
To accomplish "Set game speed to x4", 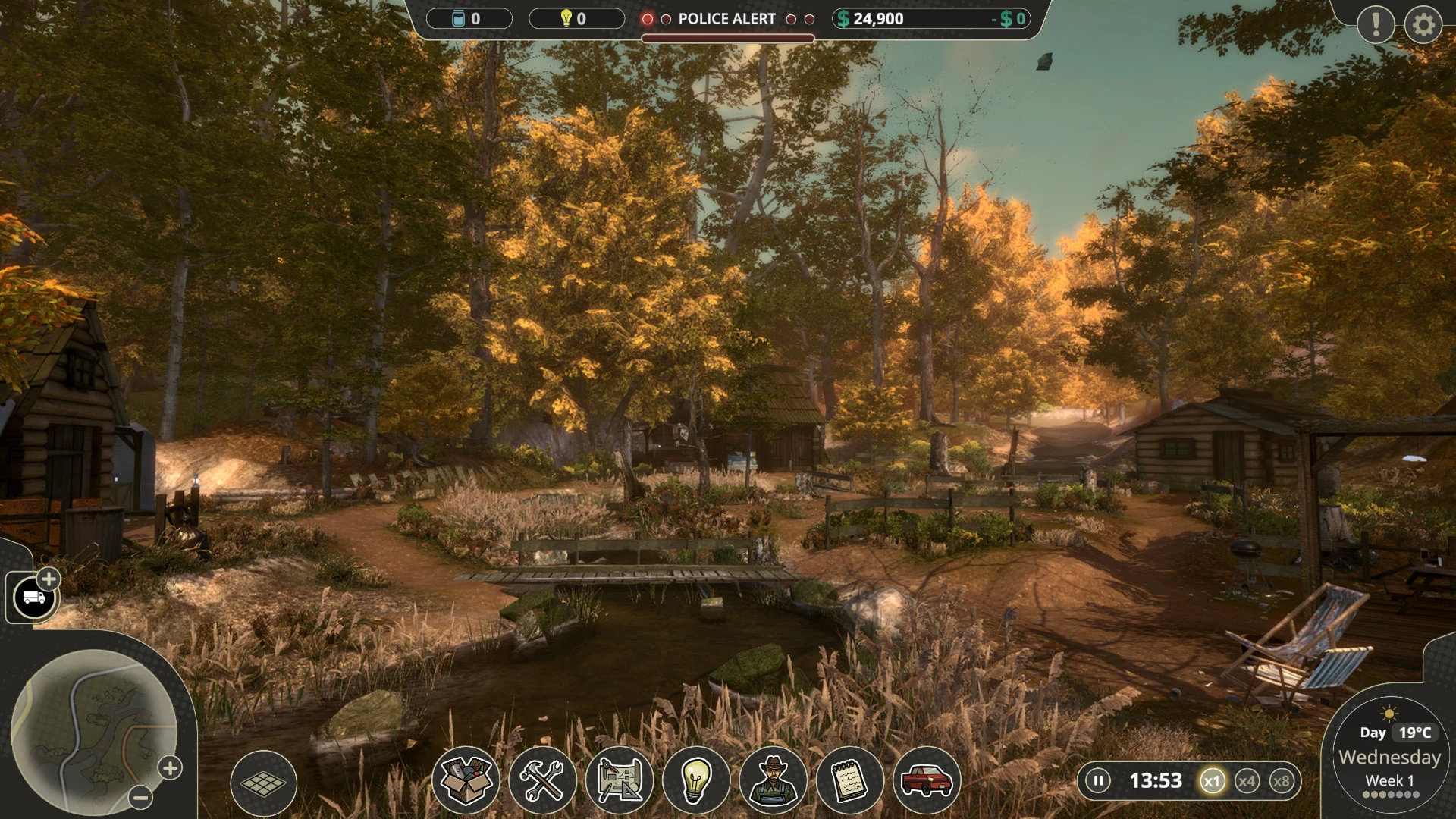I will pos(1247,781).
